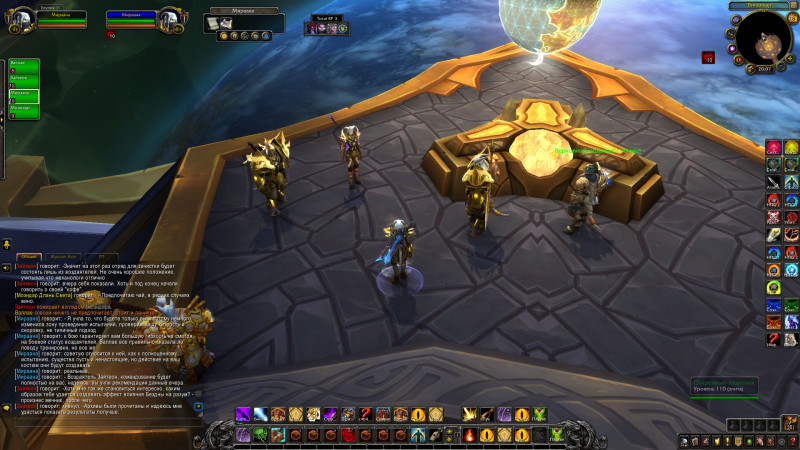
Task: Click the red square icon left of minimap
Action: point(708,57)
